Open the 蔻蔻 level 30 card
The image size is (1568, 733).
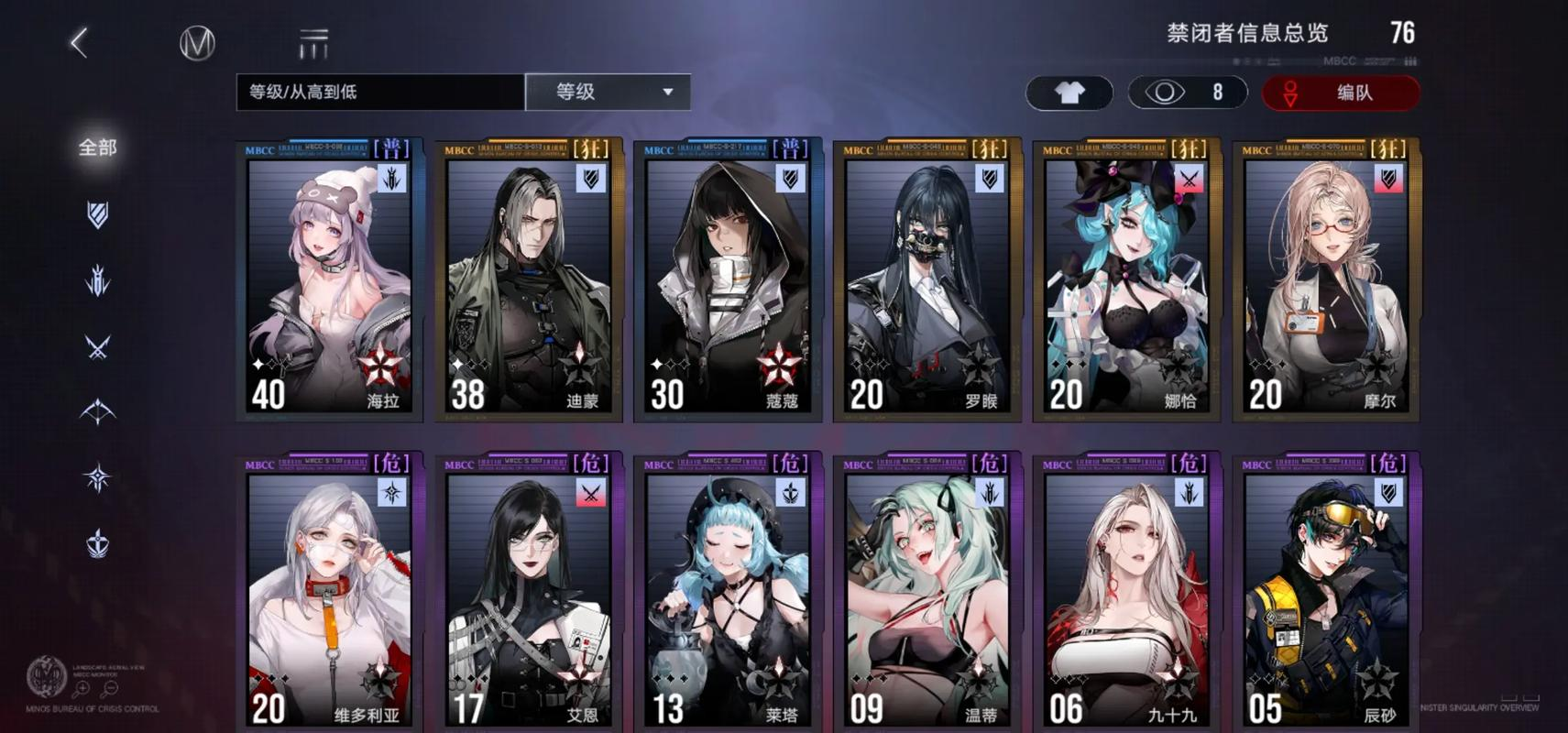pyautogui.click(x=729, y=279)
